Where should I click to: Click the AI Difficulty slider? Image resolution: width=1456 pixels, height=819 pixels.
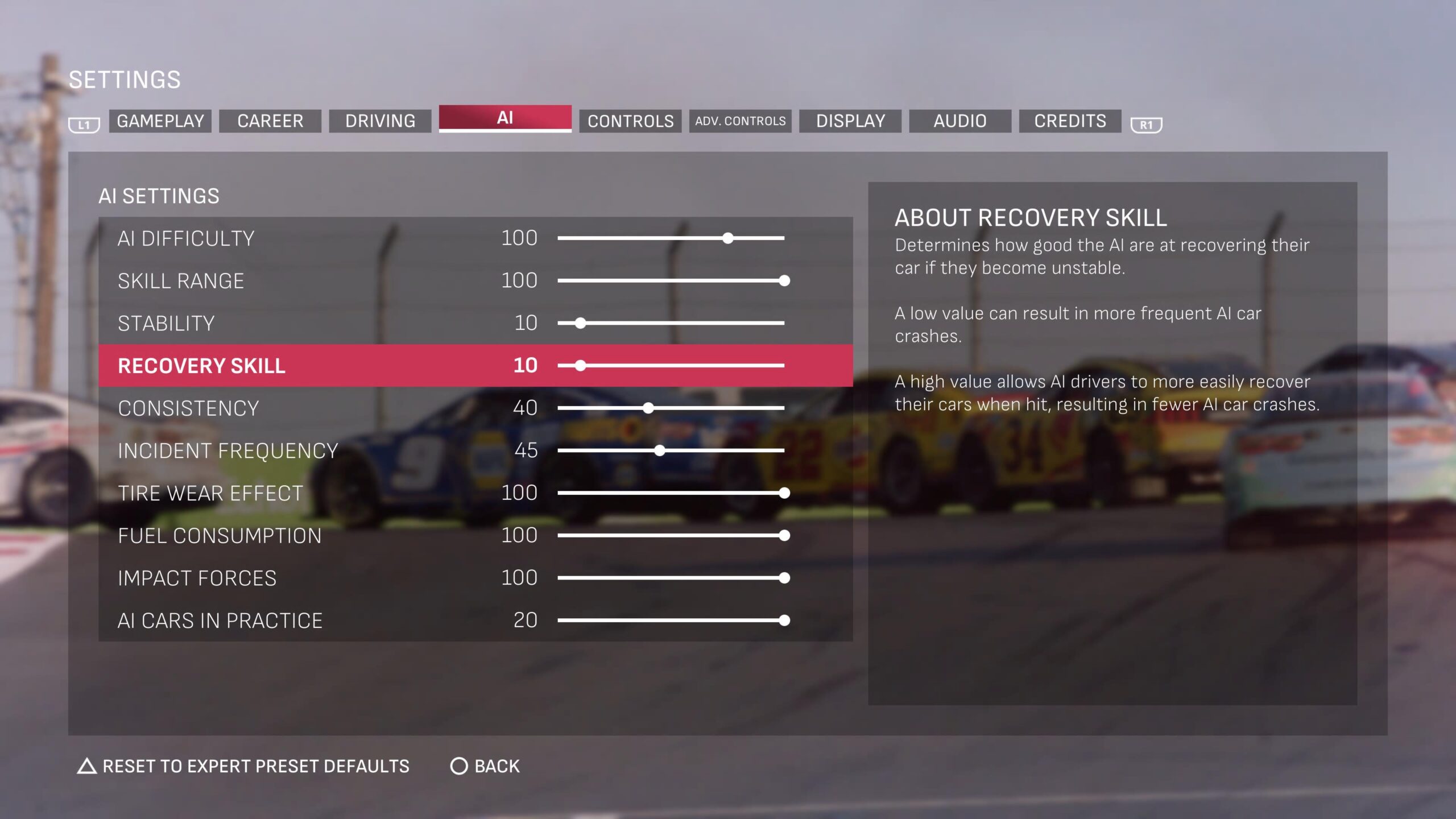click(671, 238)
